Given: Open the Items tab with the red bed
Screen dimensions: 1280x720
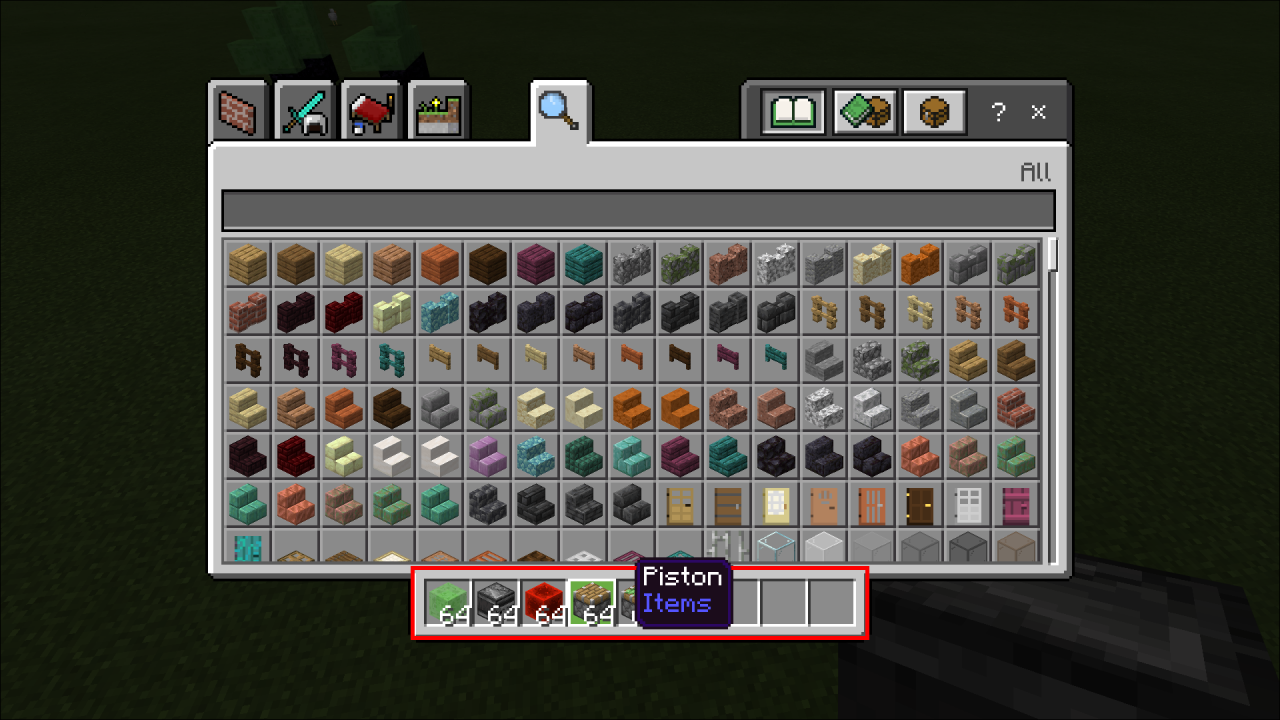Looking at the screenshot, I should [x=371, y=110].
